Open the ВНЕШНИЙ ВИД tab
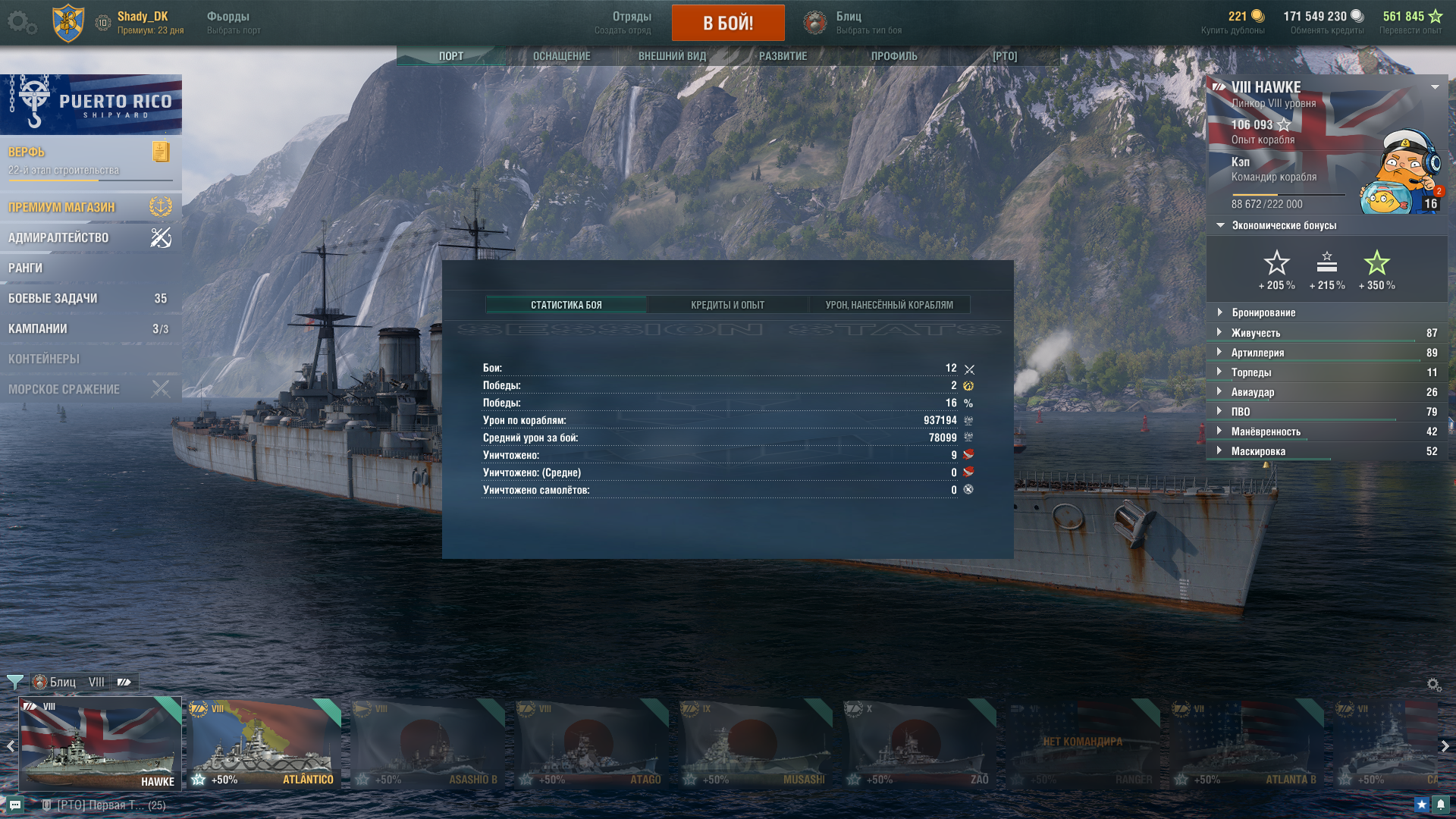This screenshot has height=819, width=1456. coord(672,56)
